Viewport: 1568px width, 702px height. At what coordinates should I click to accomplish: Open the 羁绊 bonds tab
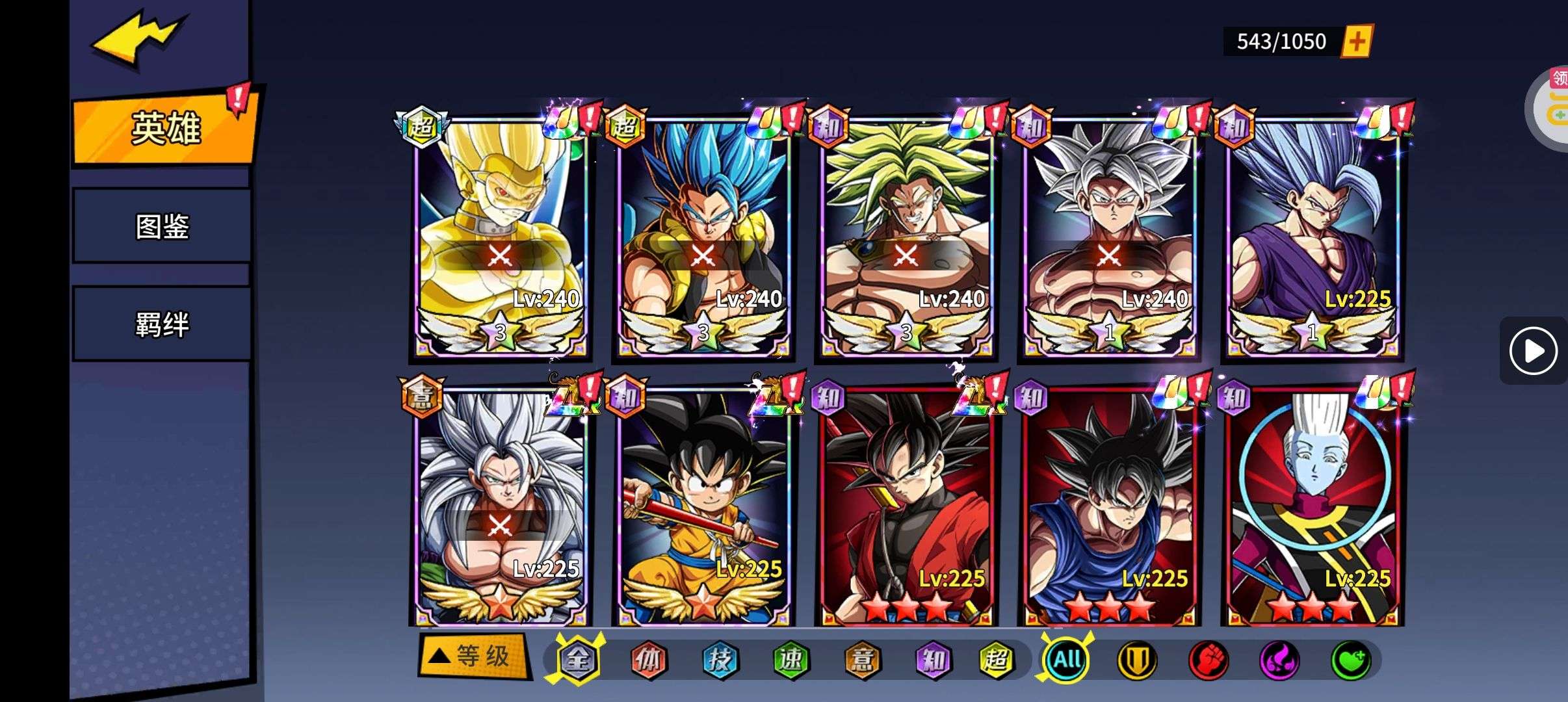pos(162,324)
